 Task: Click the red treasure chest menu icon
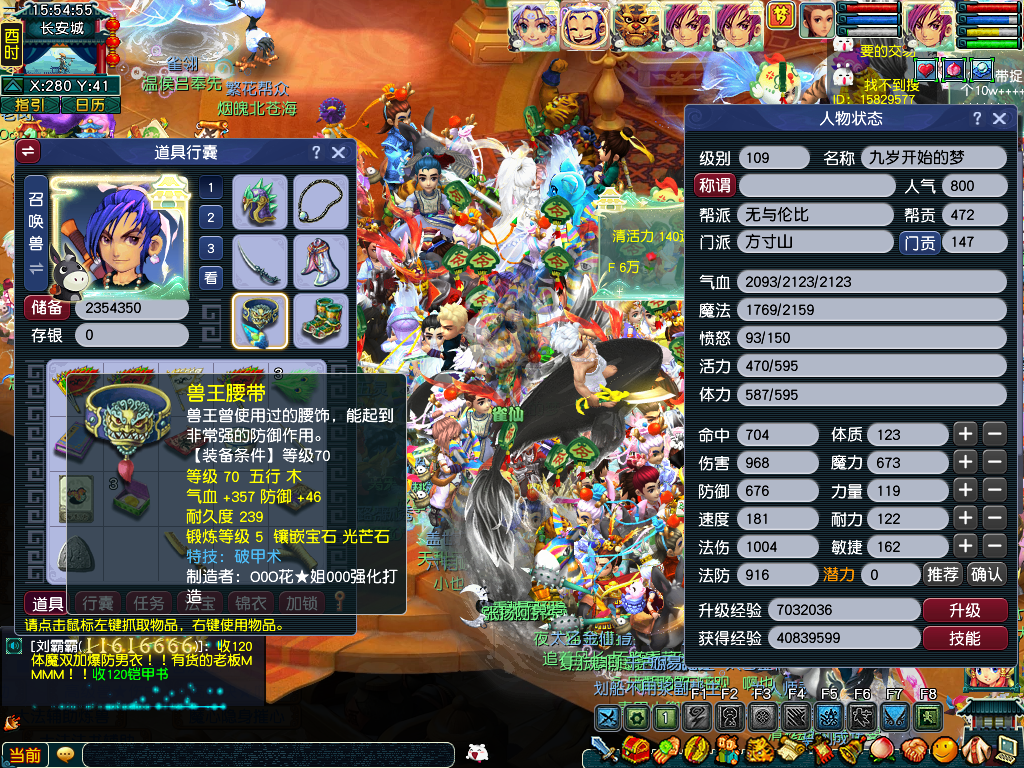point(632,749)
